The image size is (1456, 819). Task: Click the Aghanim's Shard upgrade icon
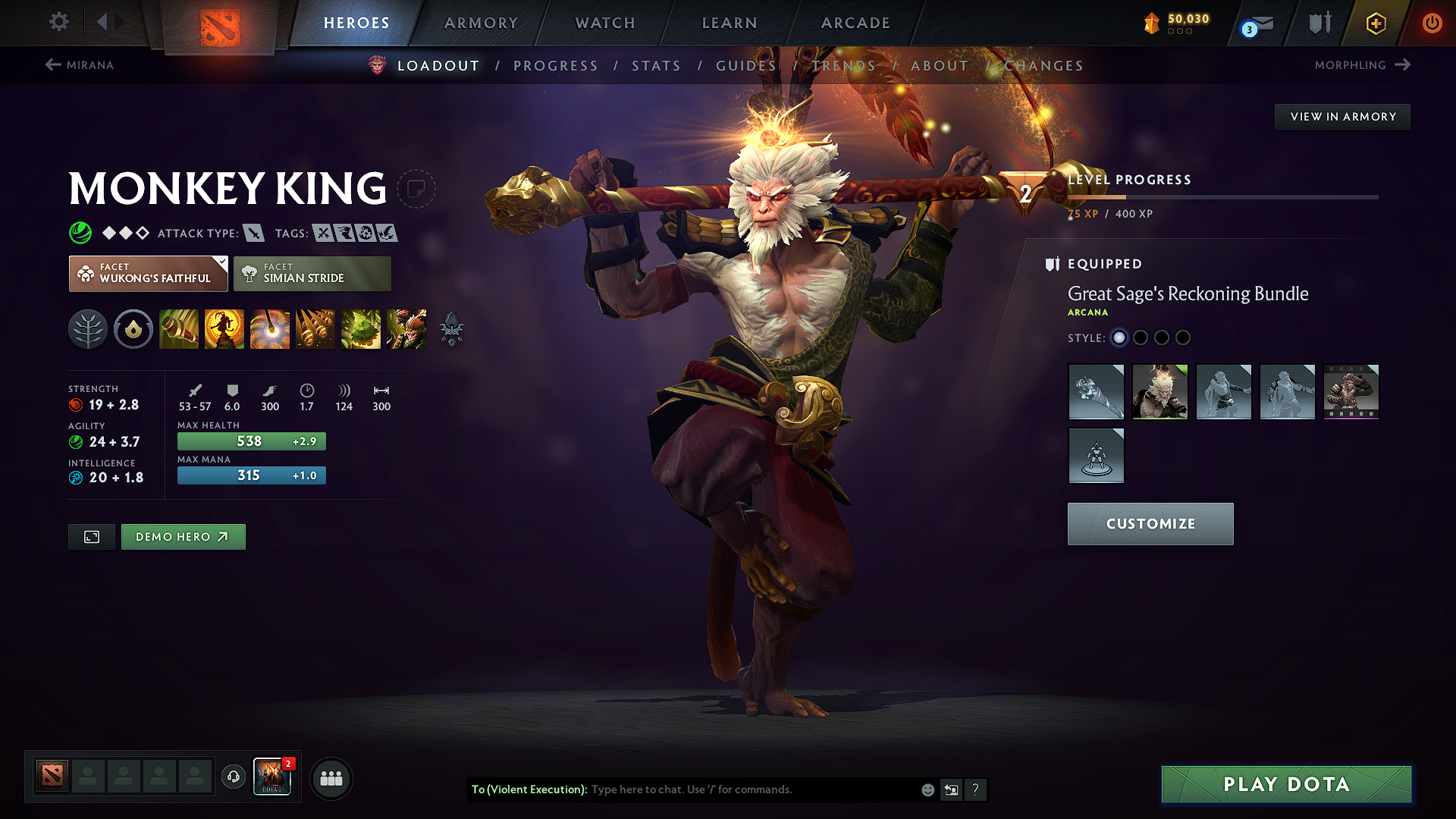coord(452,328)
